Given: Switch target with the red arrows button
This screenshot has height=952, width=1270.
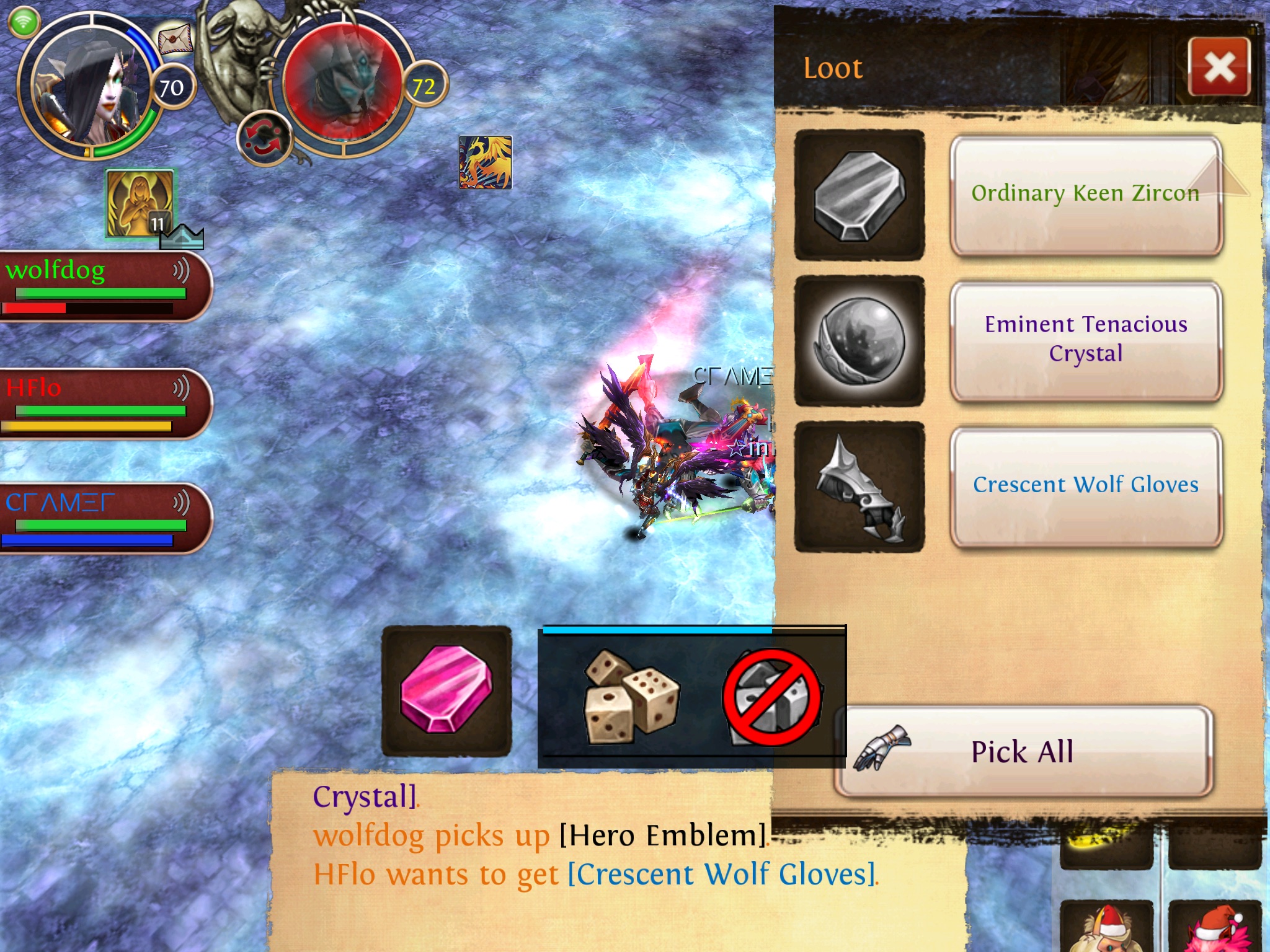Looking at the screenshot, I should [x=264, y=138].
